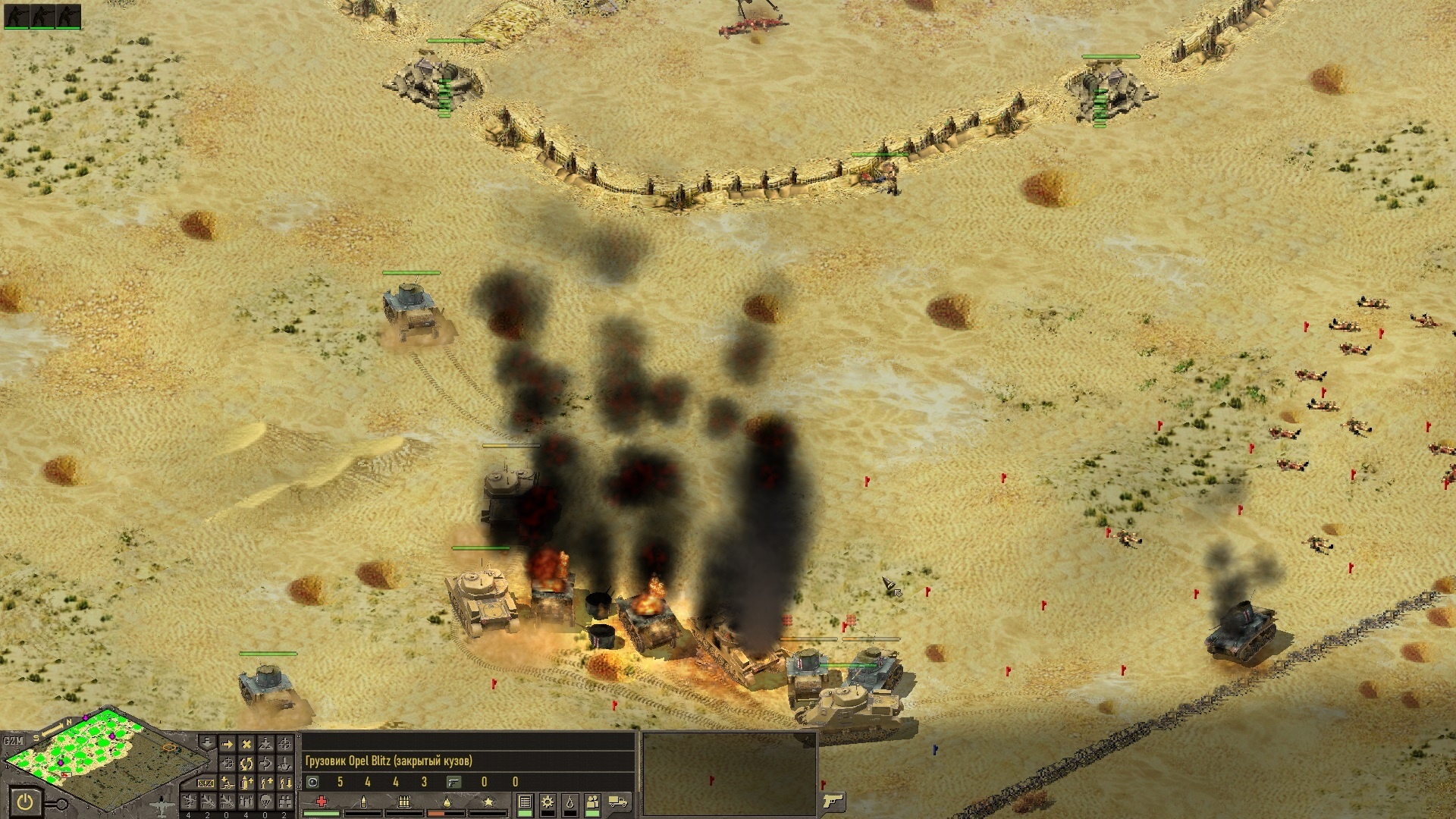Issue the move command (yellow arrow)
Screen dimensions: 1456x819
[227, 744]
